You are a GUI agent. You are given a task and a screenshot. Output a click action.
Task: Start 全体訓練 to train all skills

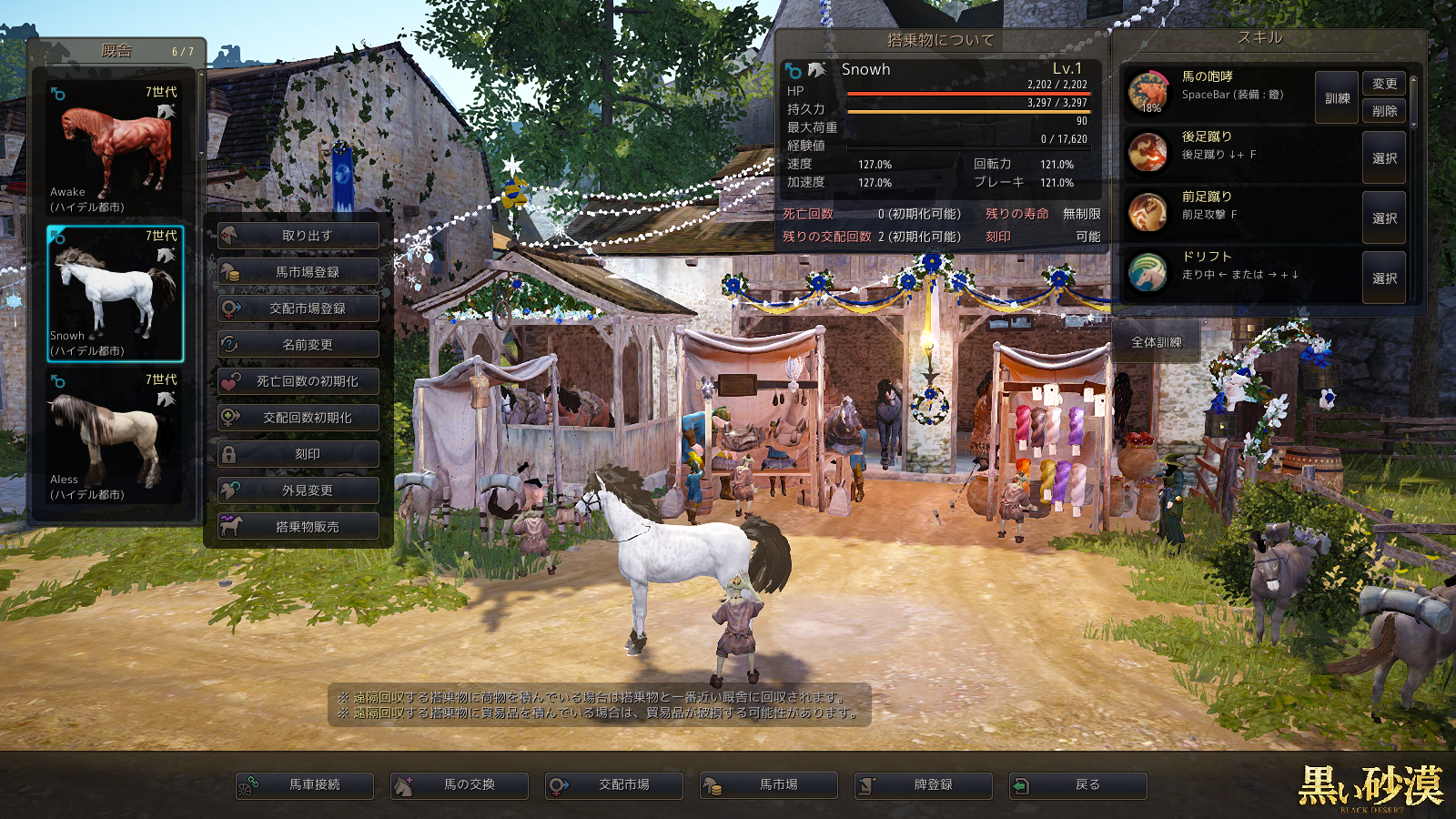1156,342
